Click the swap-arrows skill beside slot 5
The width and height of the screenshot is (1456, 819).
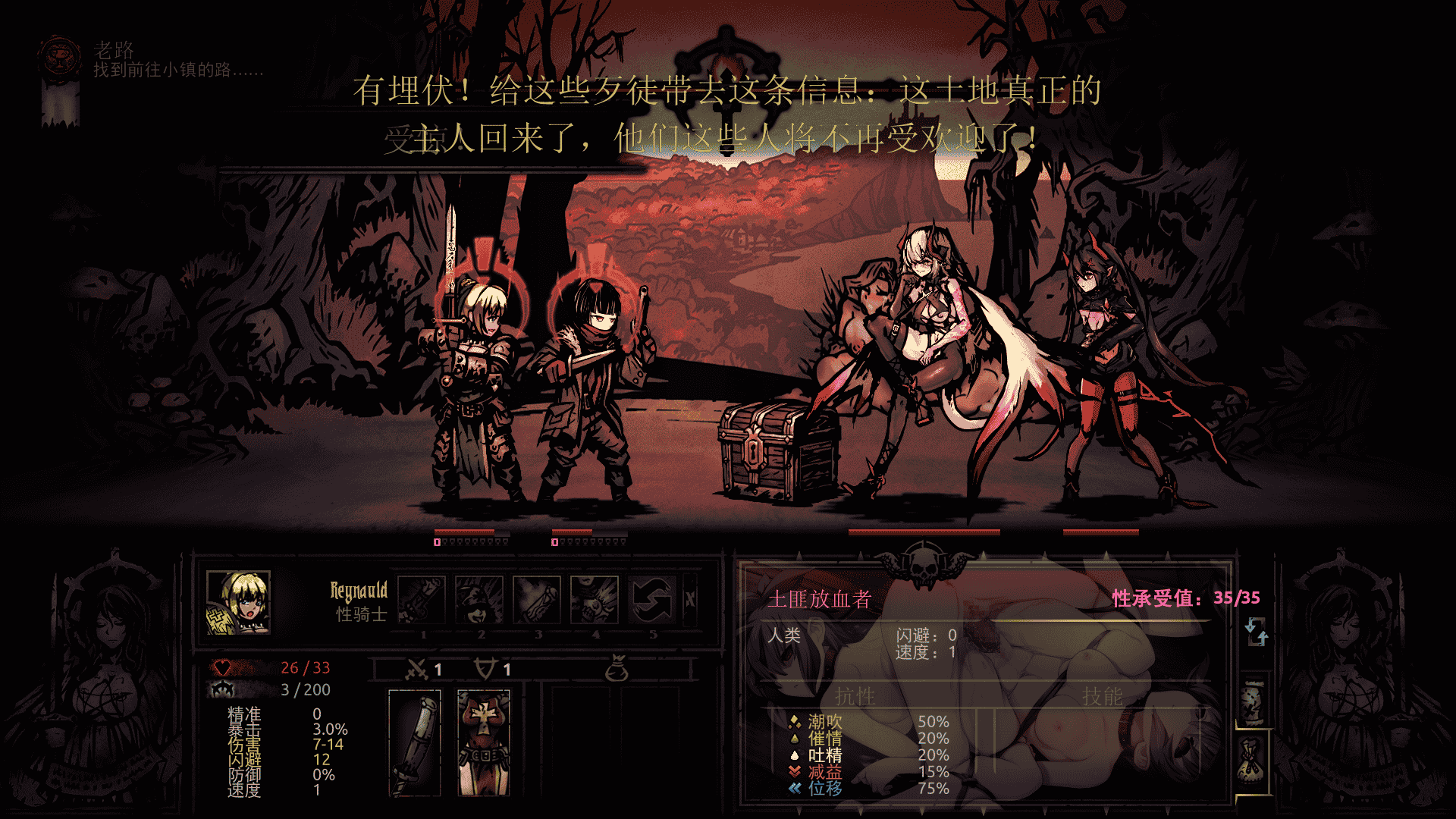[x=652, y=601]
